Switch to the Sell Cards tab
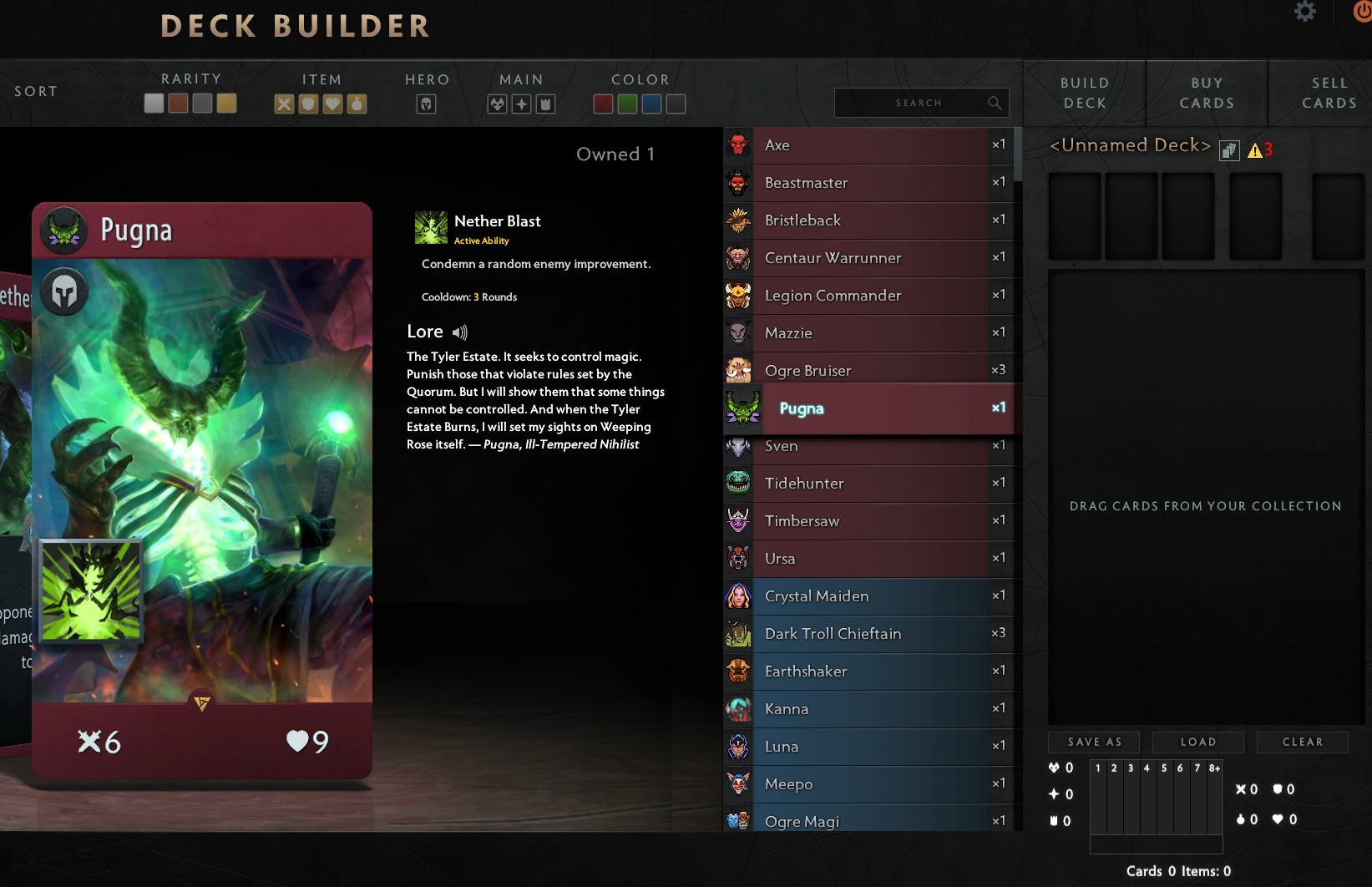This screenshot has height=887, width=1372. (1329, 92)
